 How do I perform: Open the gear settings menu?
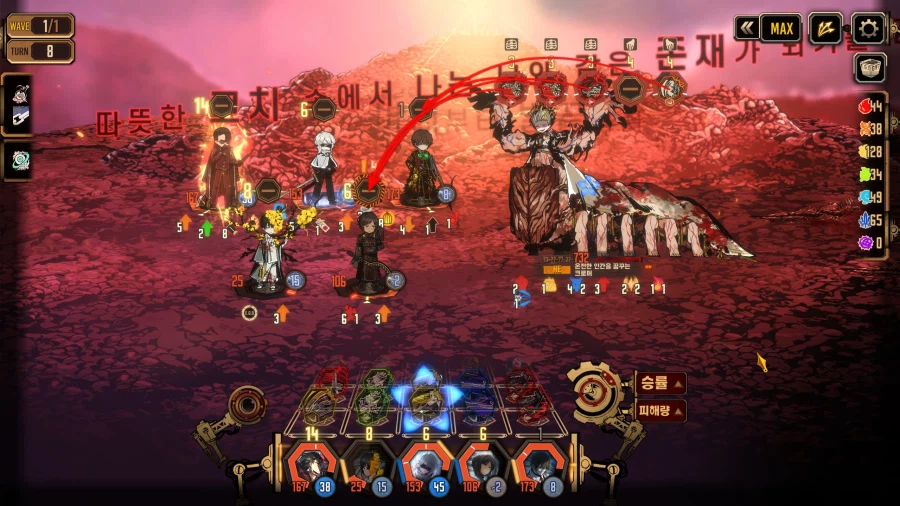pos(868,28)
